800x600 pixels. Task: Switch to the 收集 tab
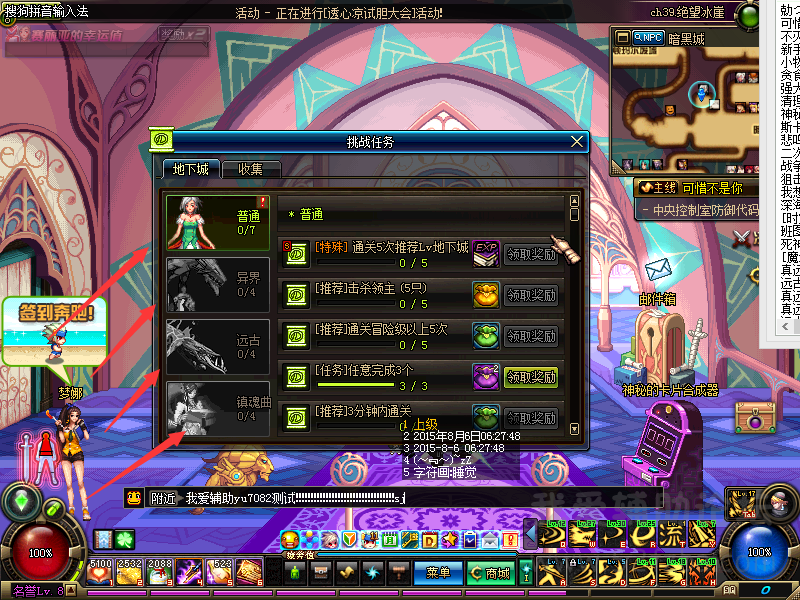click(250, 169)
